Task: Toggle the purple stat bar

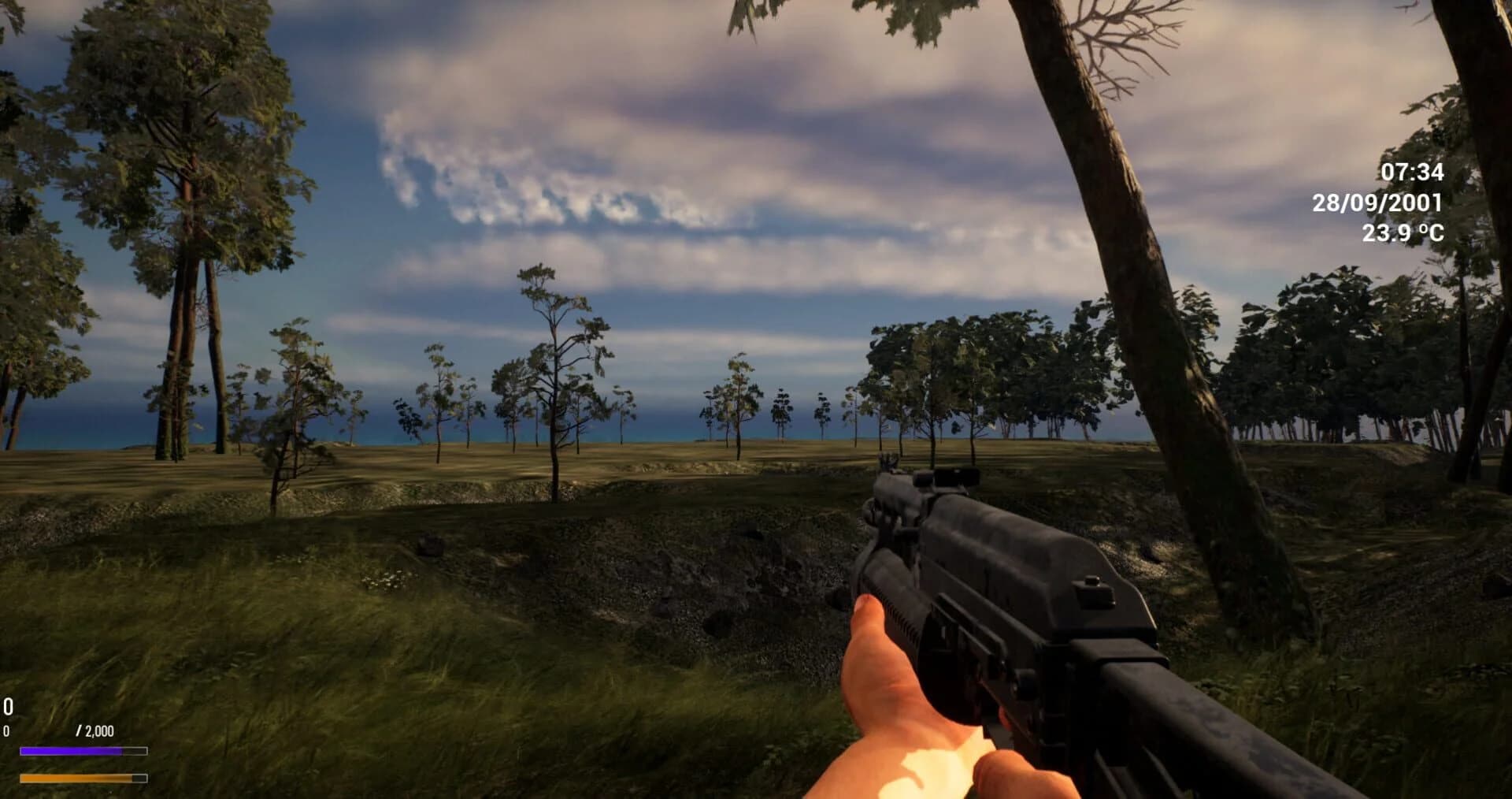Action: [71, 749]
